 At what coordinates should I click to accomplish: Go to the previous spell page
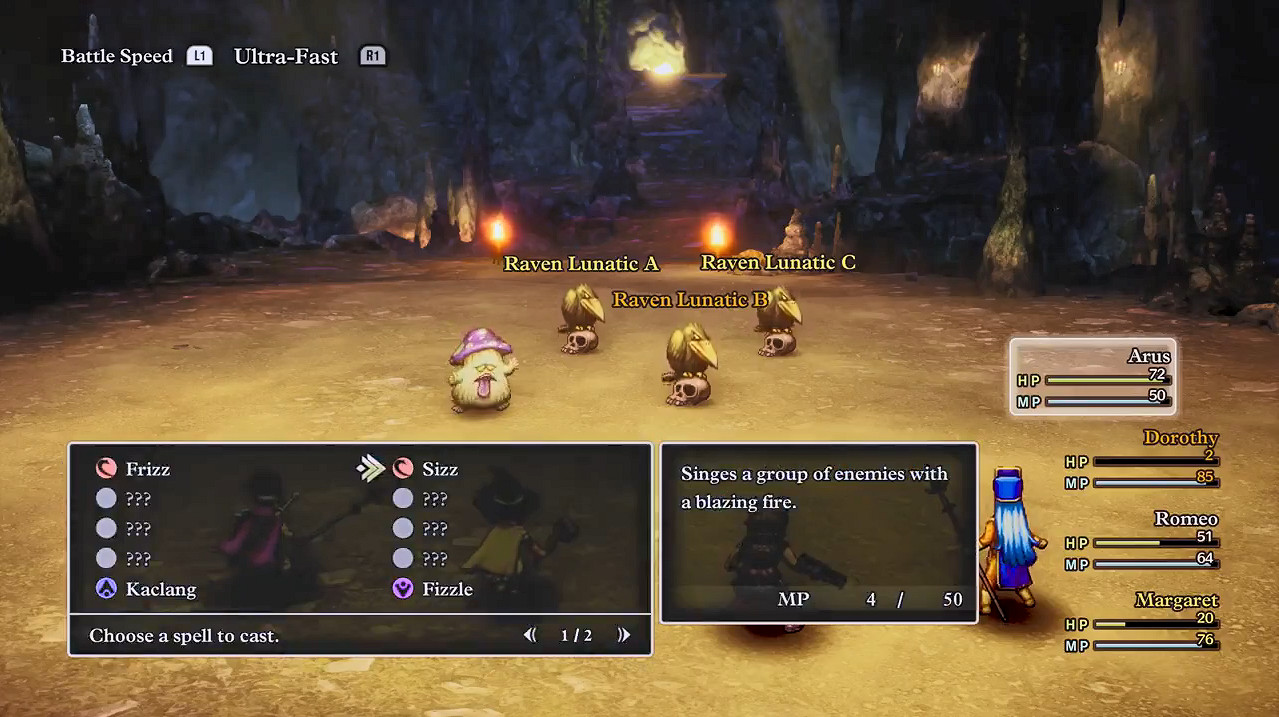[x=530, y=635]
